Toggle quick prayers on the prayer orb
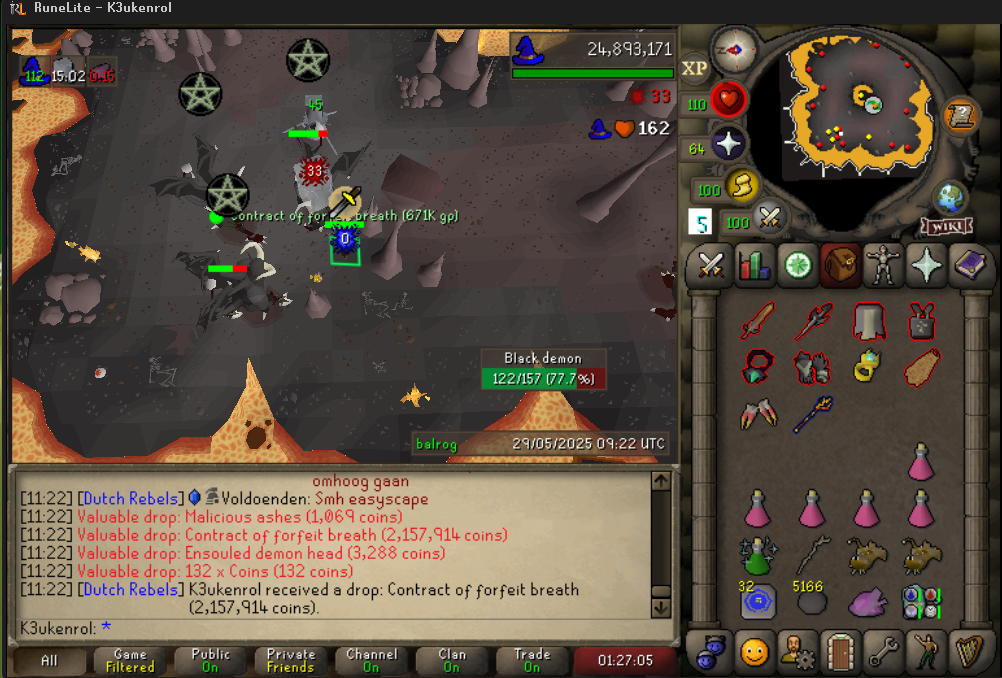Viewport: 1002px width, 678px height. pos(729,145)
